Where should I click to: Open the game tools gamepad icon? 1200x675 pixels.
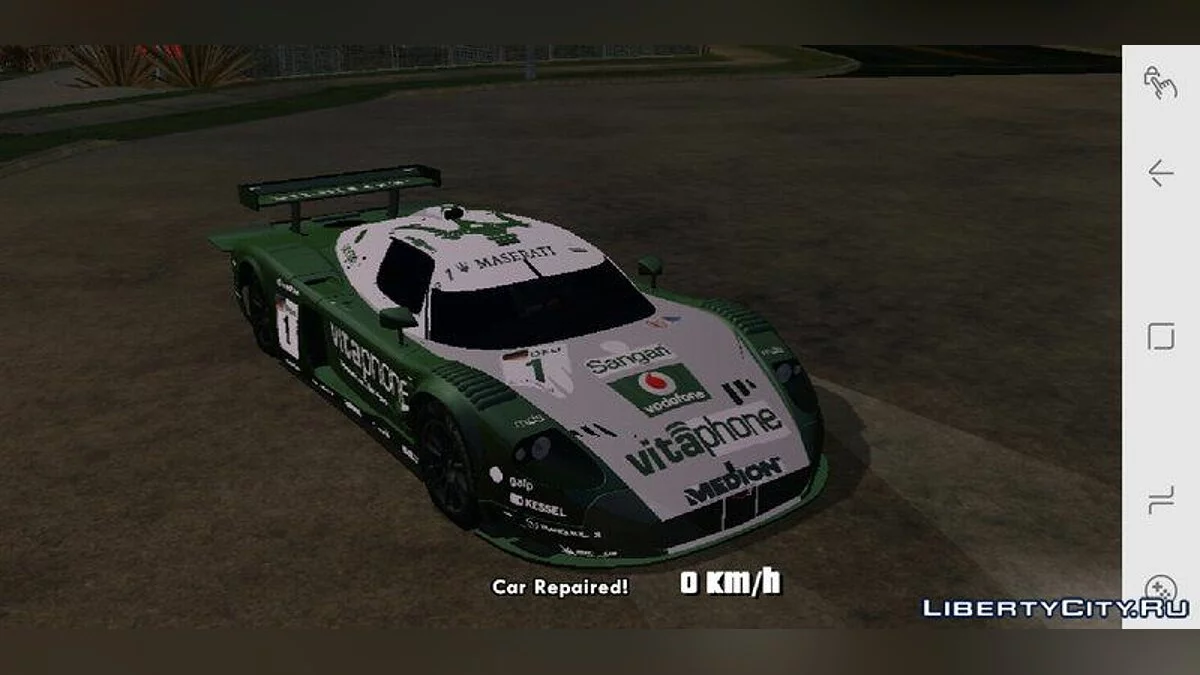[x=1160, y=587]
